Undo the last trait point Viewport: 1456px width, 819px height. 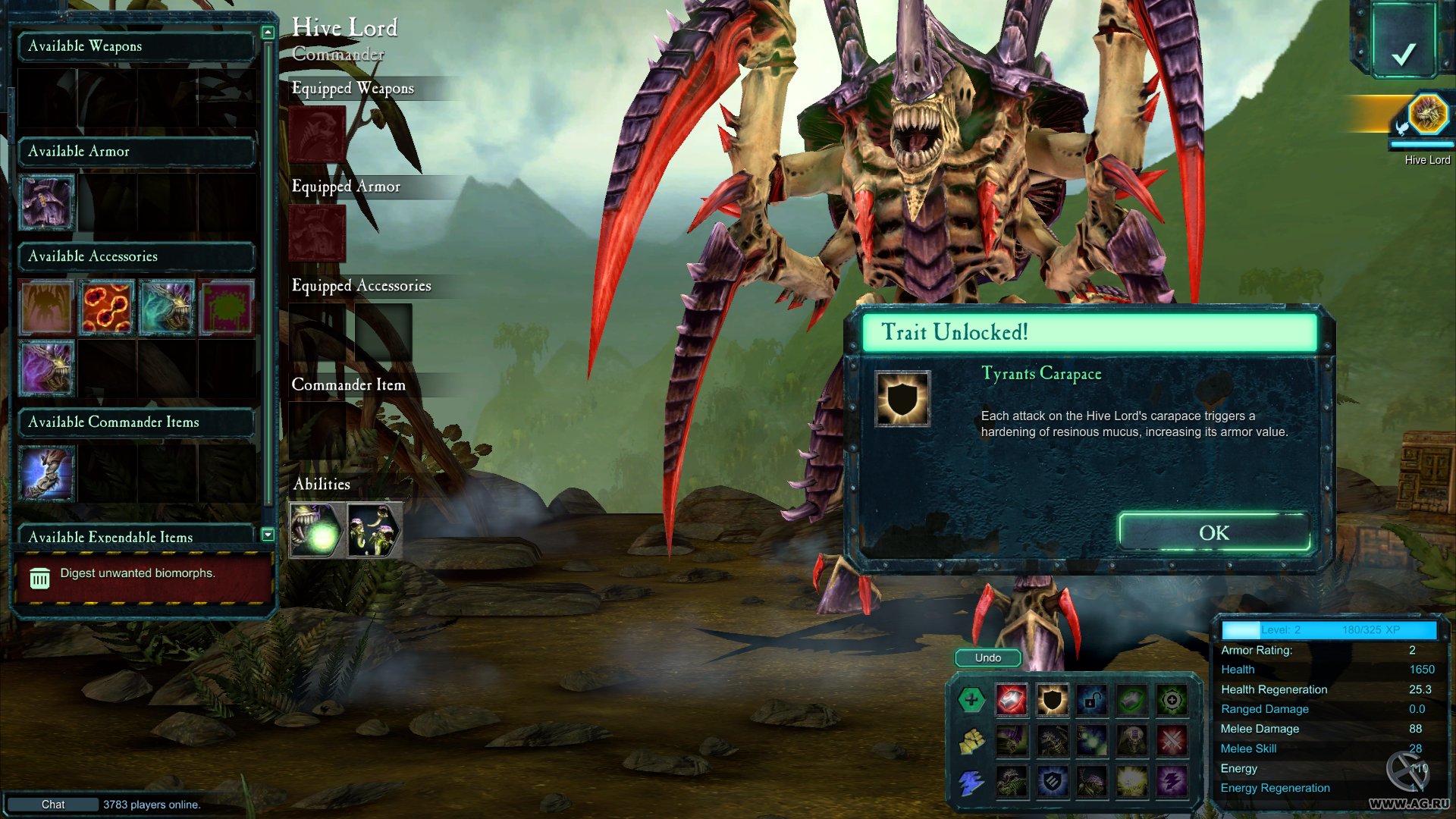point(987,657)
